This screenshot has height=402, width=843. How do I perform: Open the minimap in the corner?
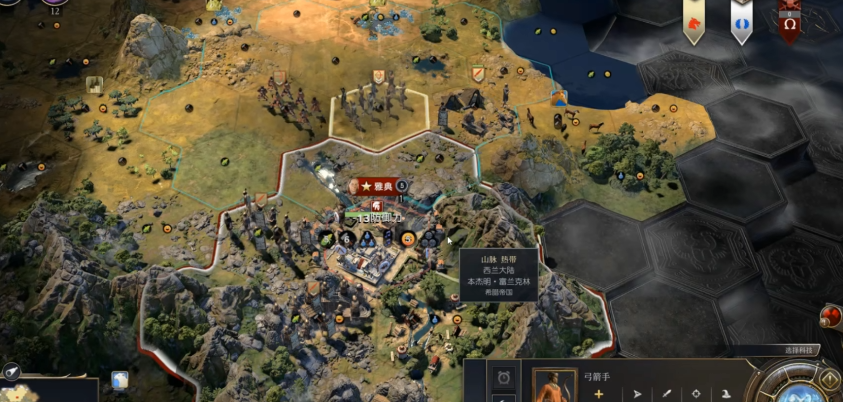pyautogui.click(x=50, y=390)
